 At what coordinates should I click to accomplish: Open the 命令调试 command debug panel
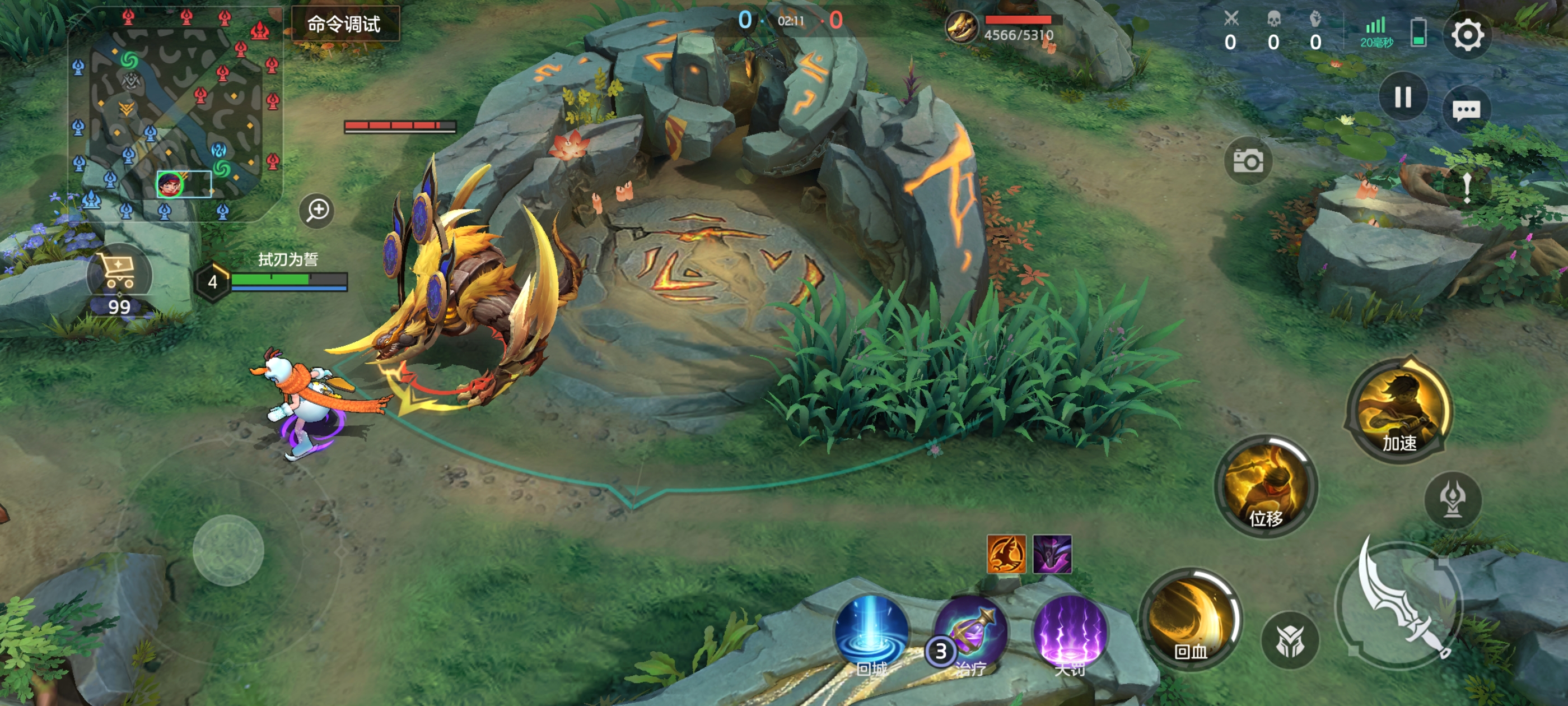pyautogui.click(x=344, y=24)
